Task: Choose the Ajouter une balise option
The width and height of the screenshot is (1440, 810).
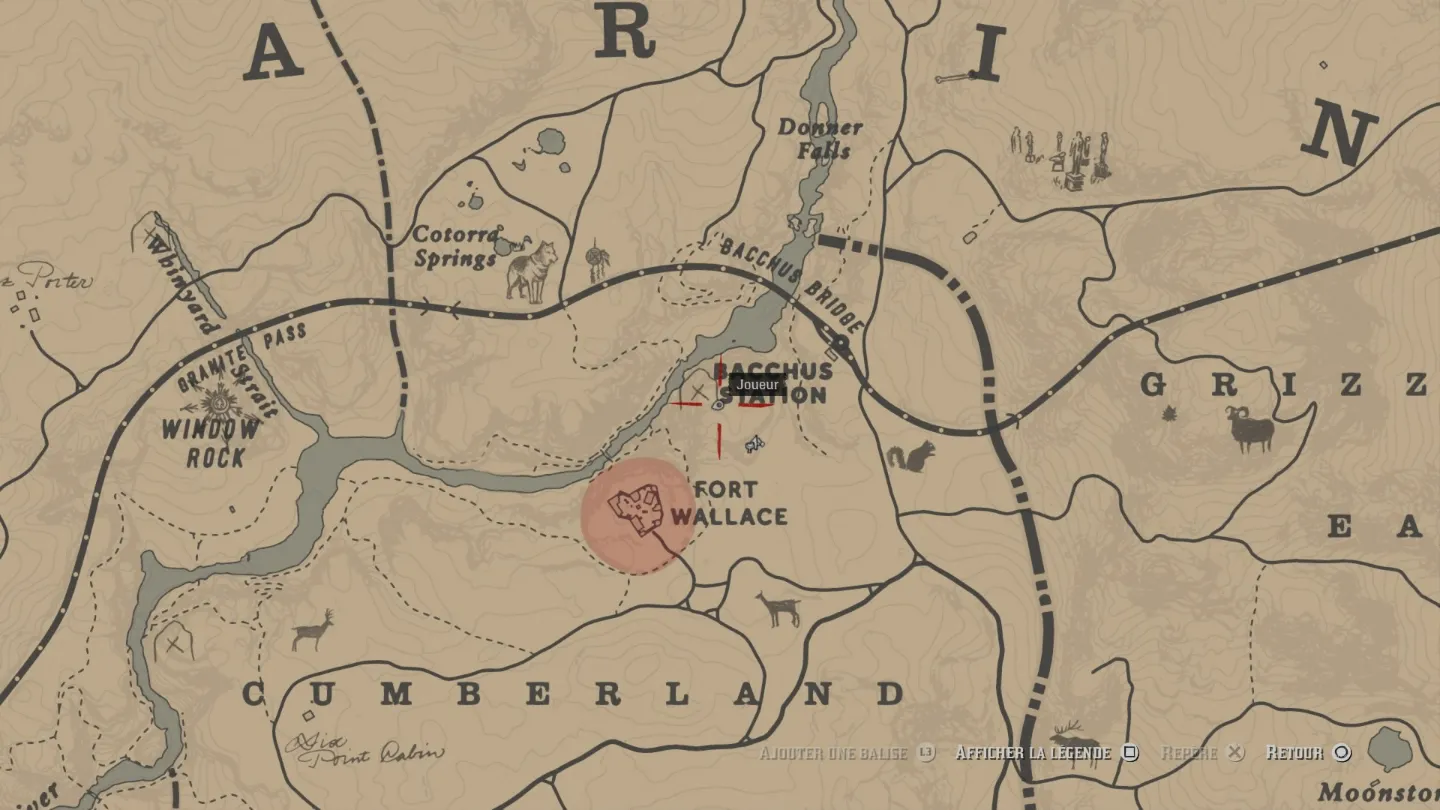Action: coord(846,753)
